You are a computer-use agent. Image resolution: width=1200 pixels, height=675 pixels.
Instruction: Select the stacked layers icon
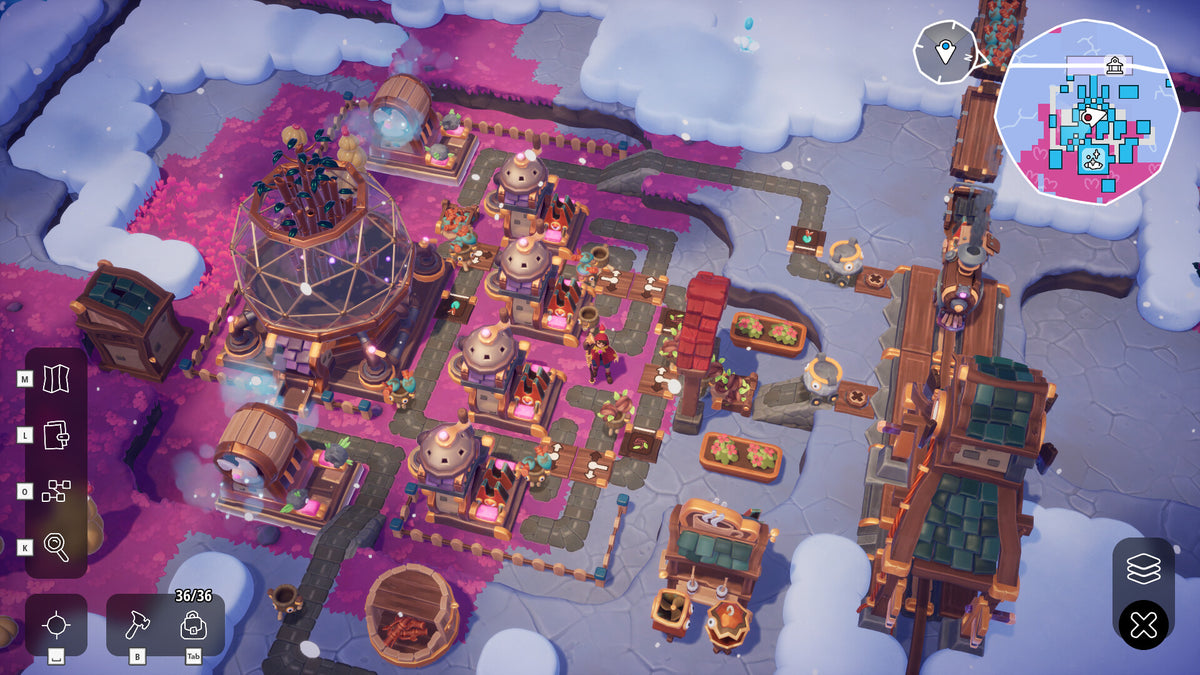tap(1143, 569)
